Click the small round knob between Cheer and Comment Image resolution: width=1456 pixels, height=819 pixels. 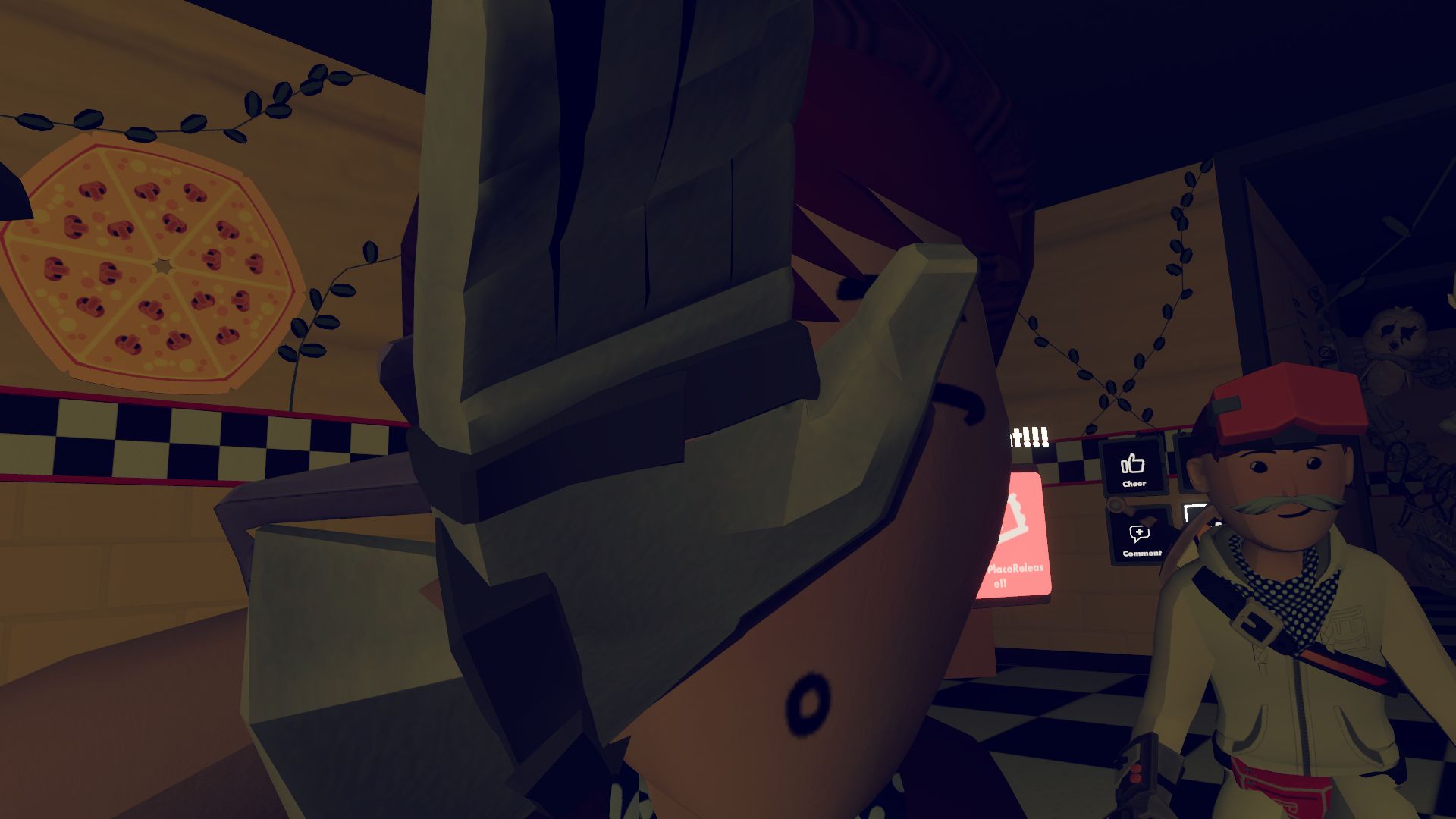coord(1116,504)
